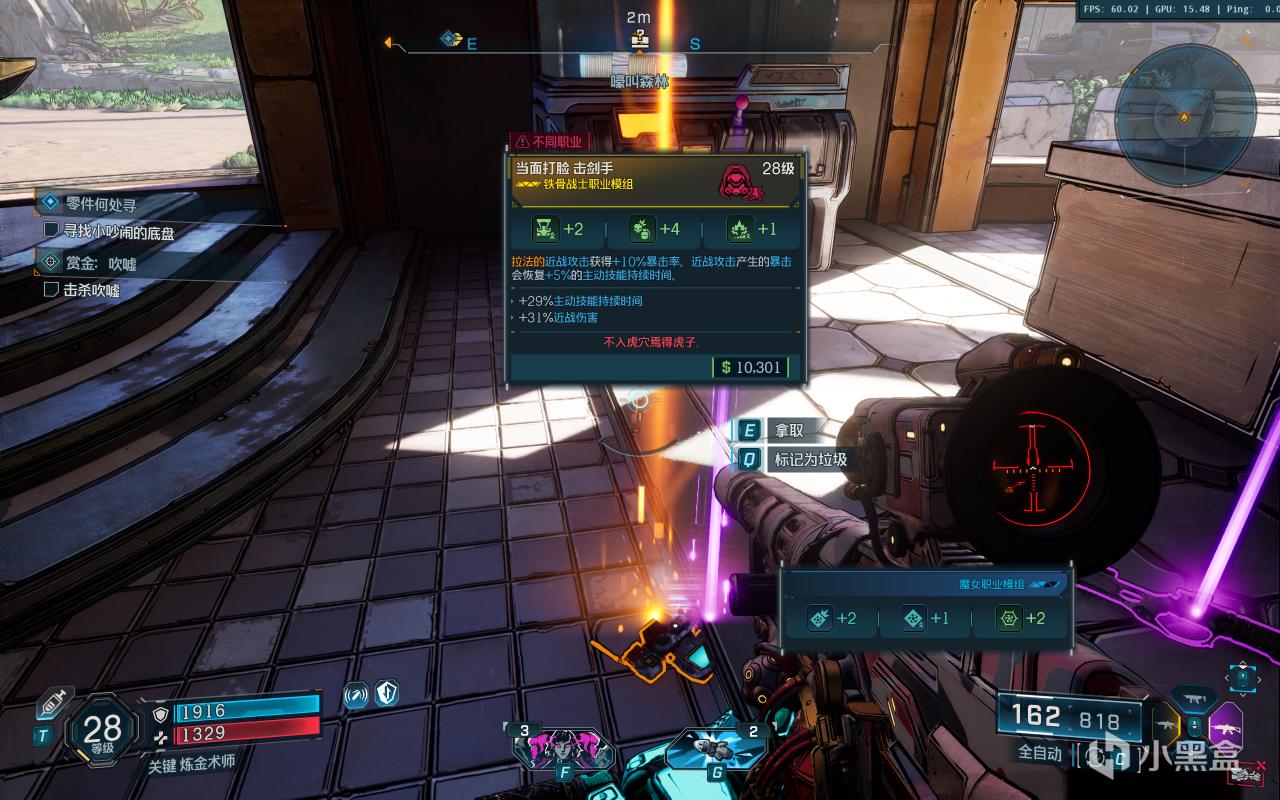
Task: Click the $10,301 item price tag
Action: click(x=750, y=367)
